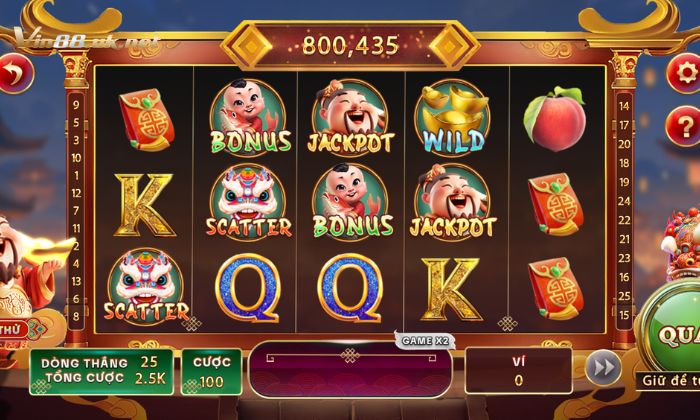Spin the reels with the green QUAY button
The height and width of the screenshot is (420, 700).
pyautogui.click(x=673, y=334)
